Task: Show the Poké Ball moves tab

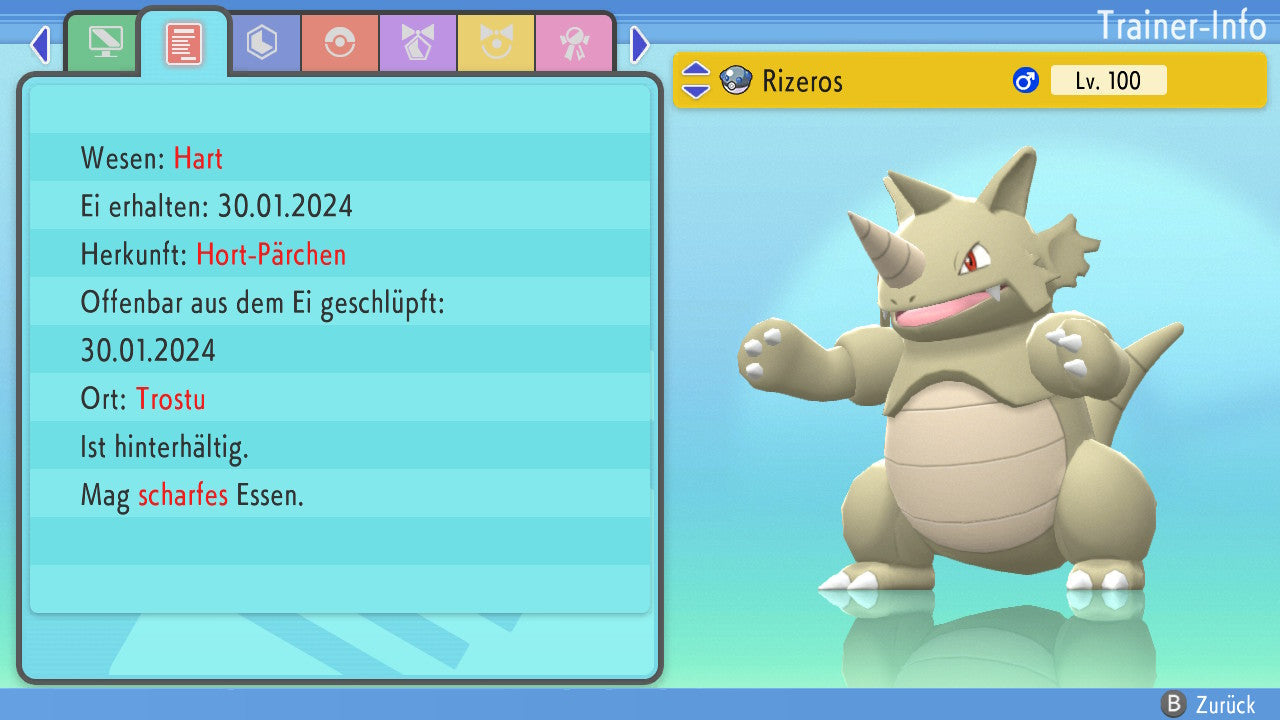Action: tap(340, 43)
